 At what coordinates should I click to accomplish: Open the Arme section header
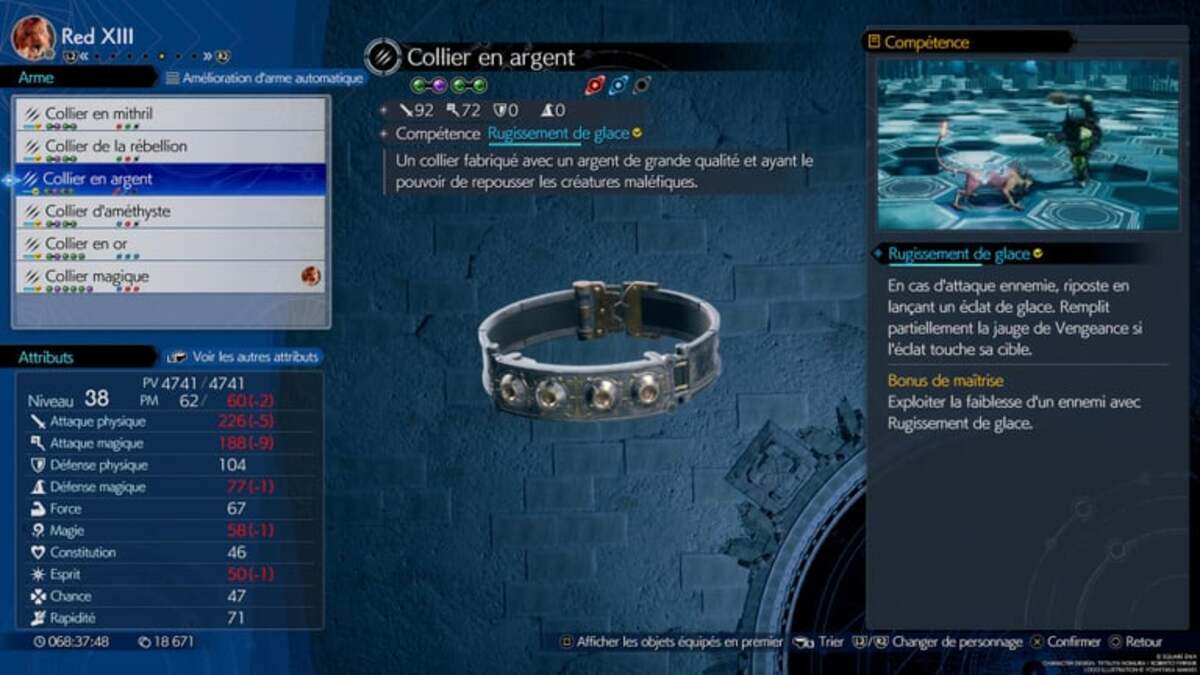click(x=38, y=78)
